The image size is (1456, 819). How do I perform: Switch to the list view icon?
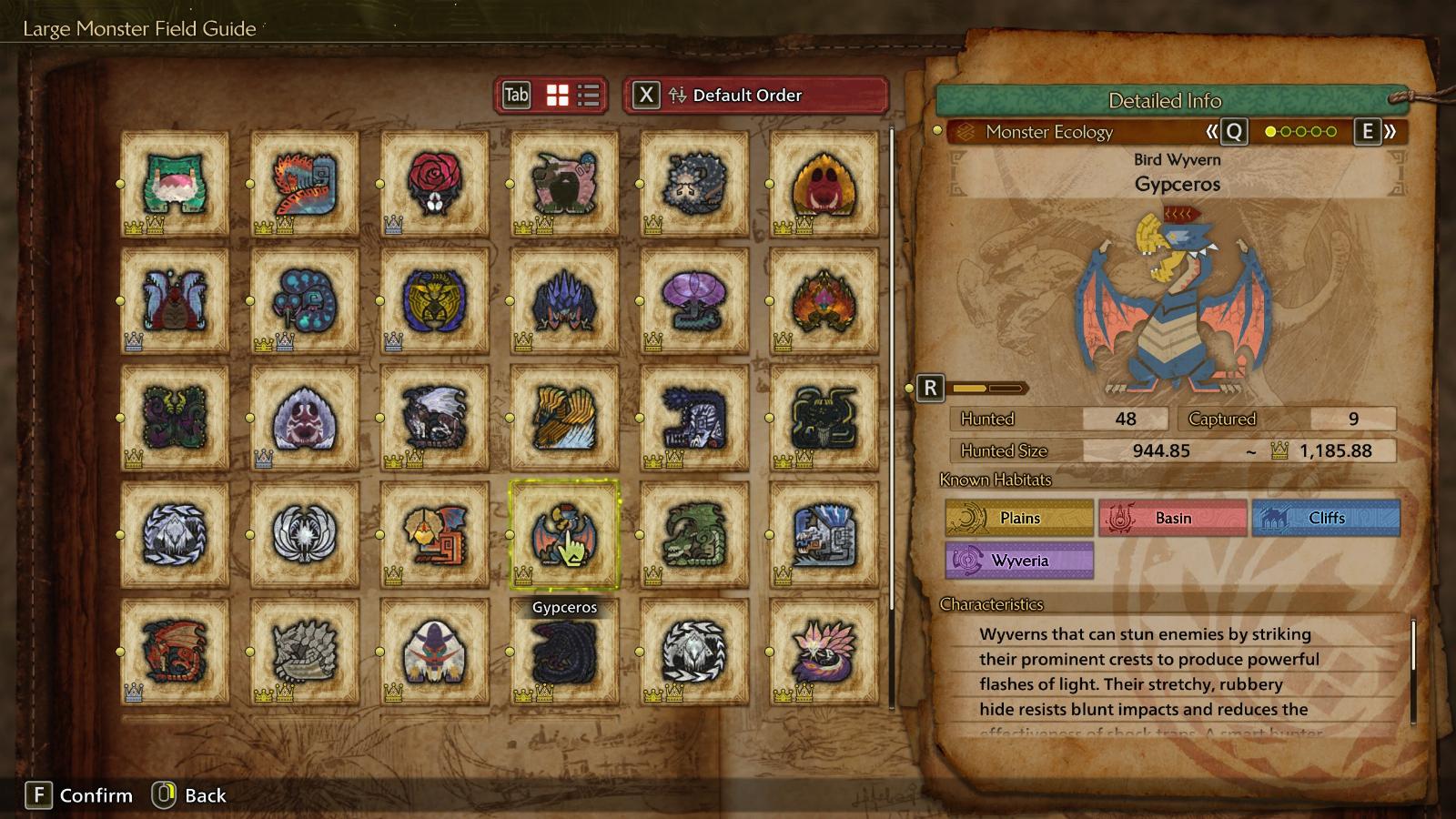click(589, 96)
